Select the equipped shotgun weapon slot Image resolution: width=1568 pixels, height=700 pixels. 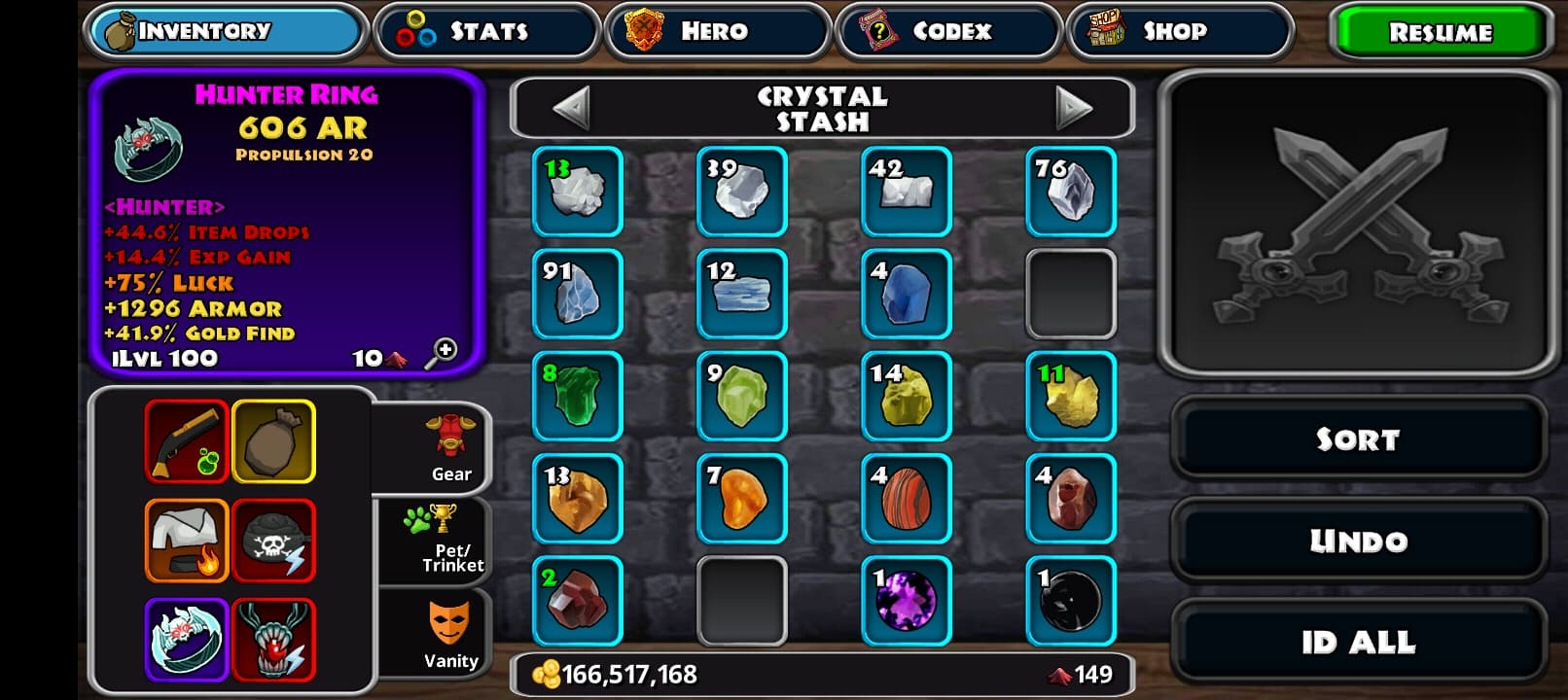187,441
